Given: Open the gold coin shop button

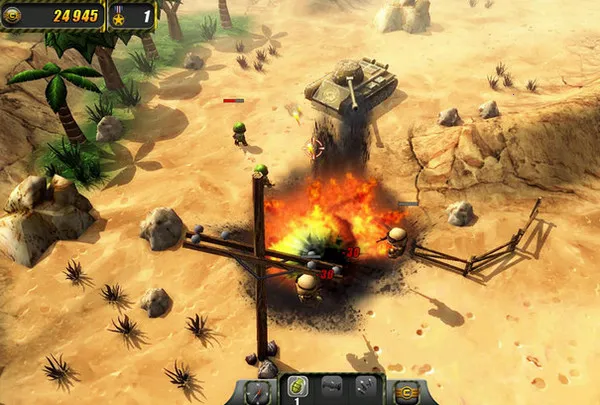Looking at the screenshot, I should click(x=406, y=391).
